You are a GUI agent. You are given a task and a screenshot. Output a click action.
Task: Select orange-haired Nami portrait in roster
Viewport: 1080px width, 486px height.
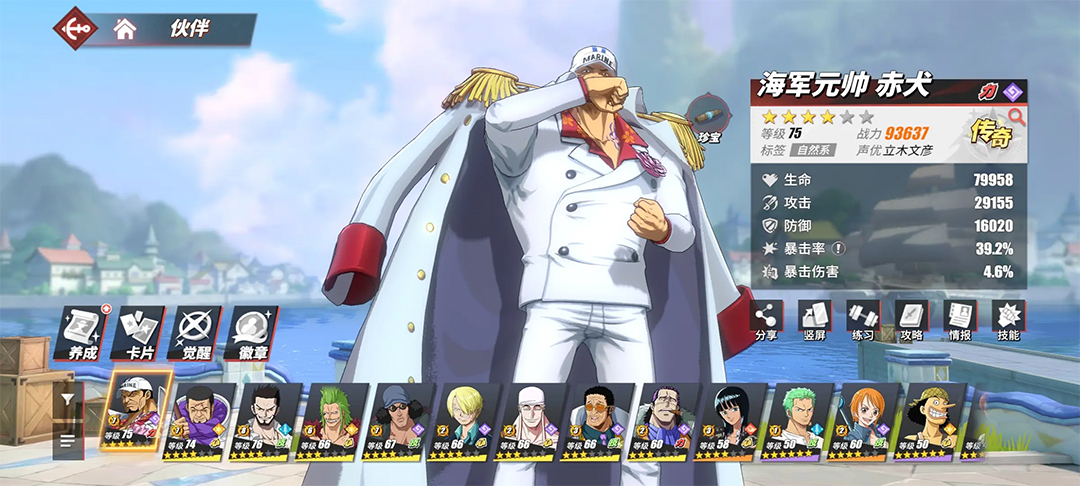click(x=866, y=420)
